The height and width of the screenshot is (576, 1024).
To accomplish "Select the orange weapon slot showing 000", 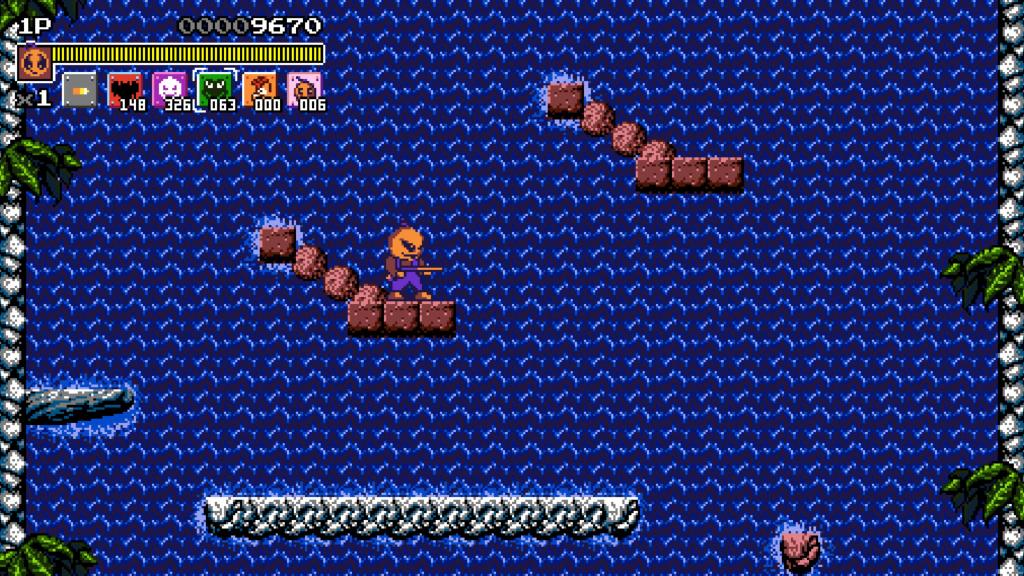I will pos(259,89).
